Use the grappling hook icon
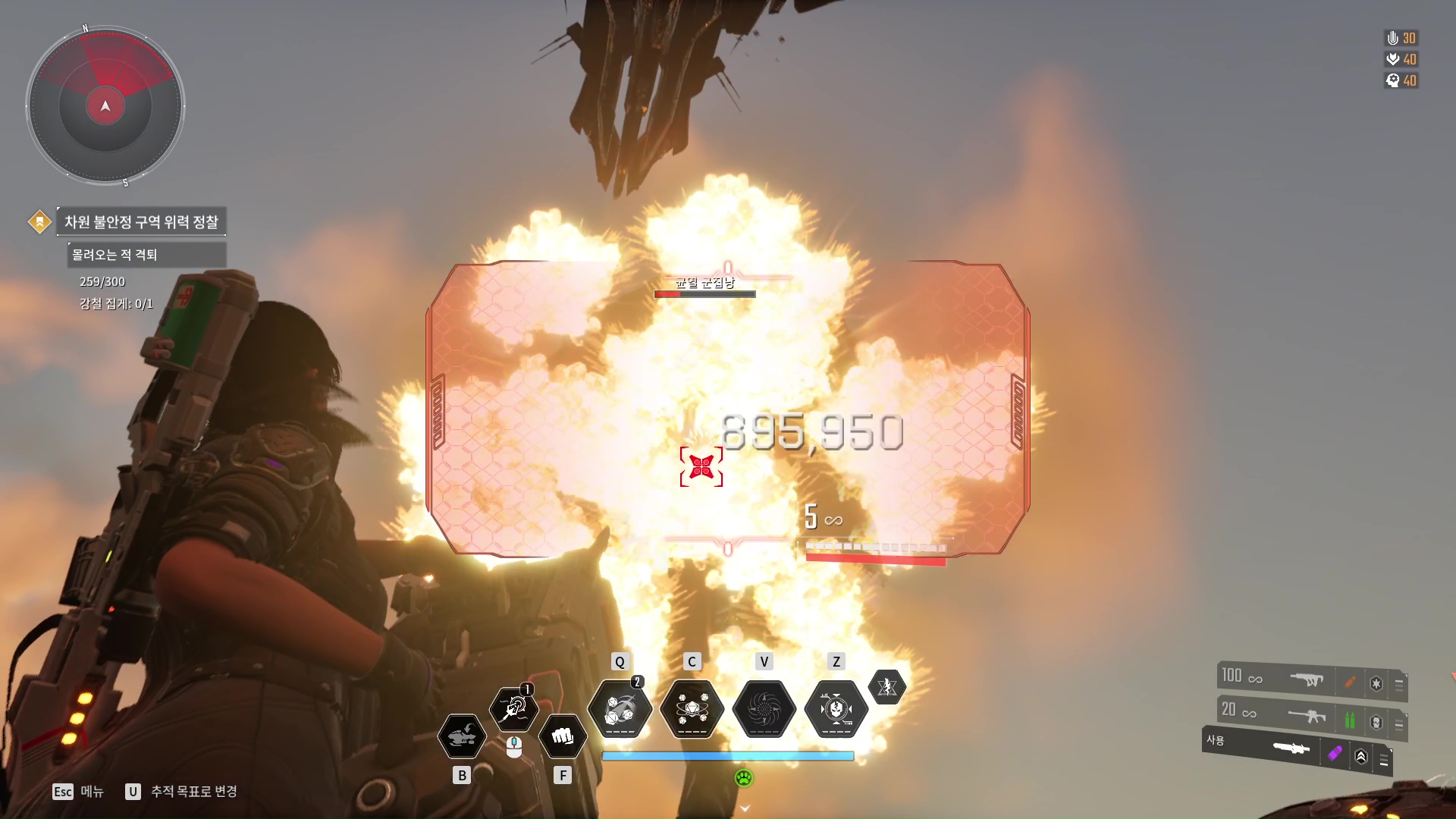This screenshot has height=819, width=1456. point(514,709)
